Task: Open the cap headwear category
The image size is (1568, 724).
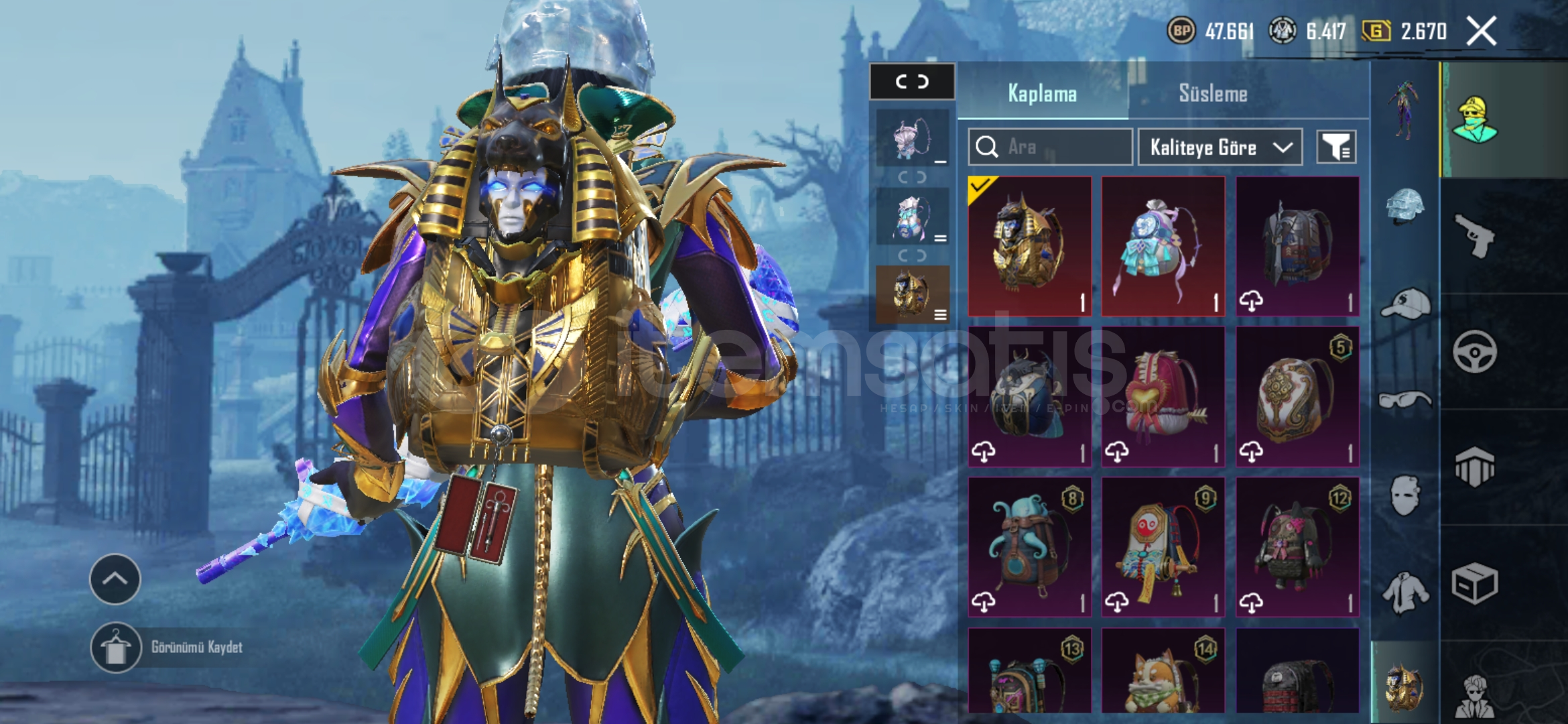Action: 1405,305
